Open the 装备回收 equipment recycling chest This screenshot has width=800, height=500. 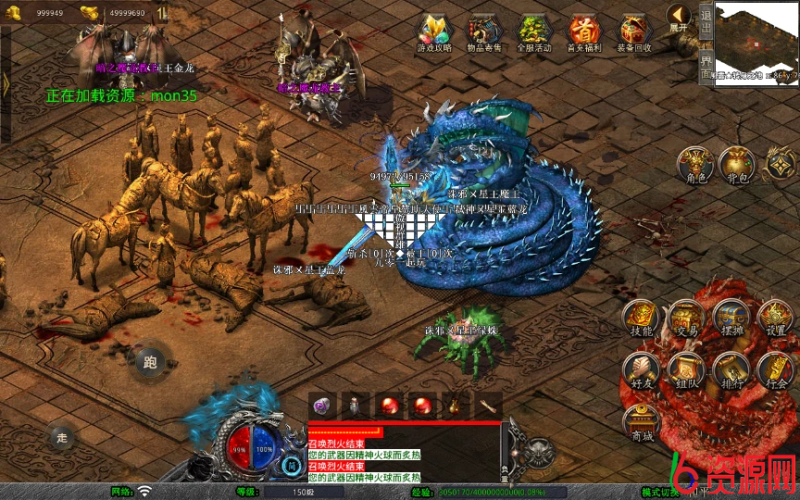(635, 33)
